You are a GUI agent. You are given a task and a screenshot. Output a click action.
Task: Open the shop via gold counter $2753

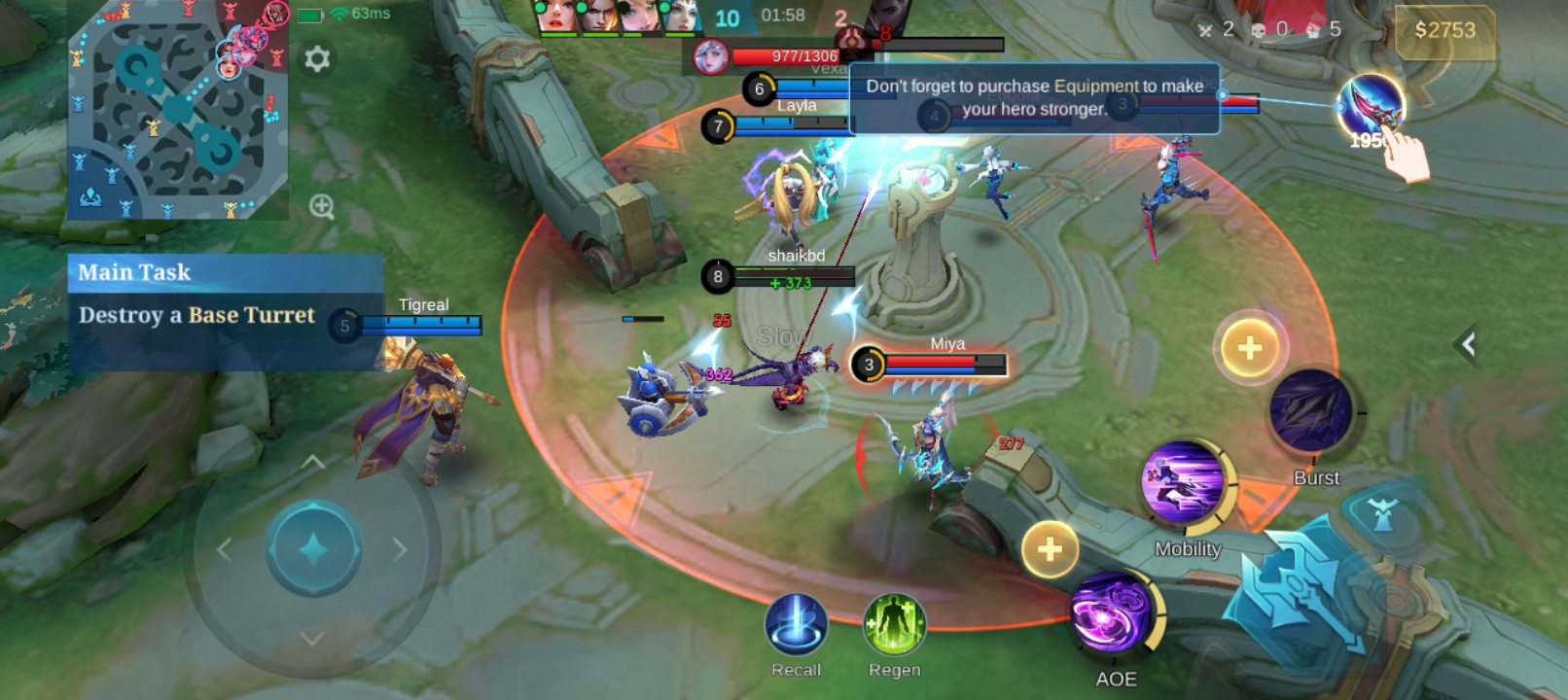[1444, 31]
